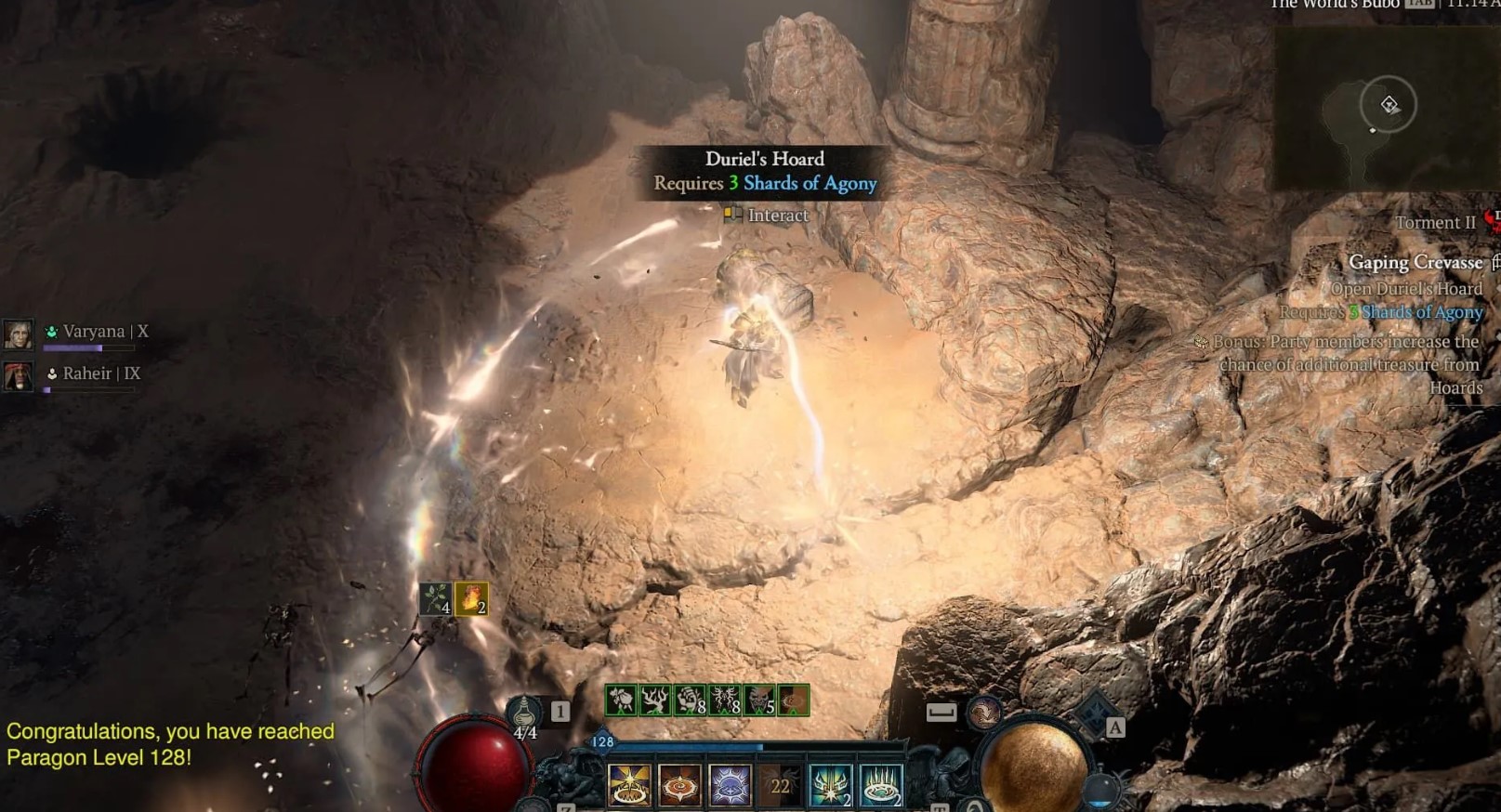The height and width of the screenshot is (812, 1501).
Task: Open the Gaping Crevasse quest tracker entry
Action: click(1415, 263)
